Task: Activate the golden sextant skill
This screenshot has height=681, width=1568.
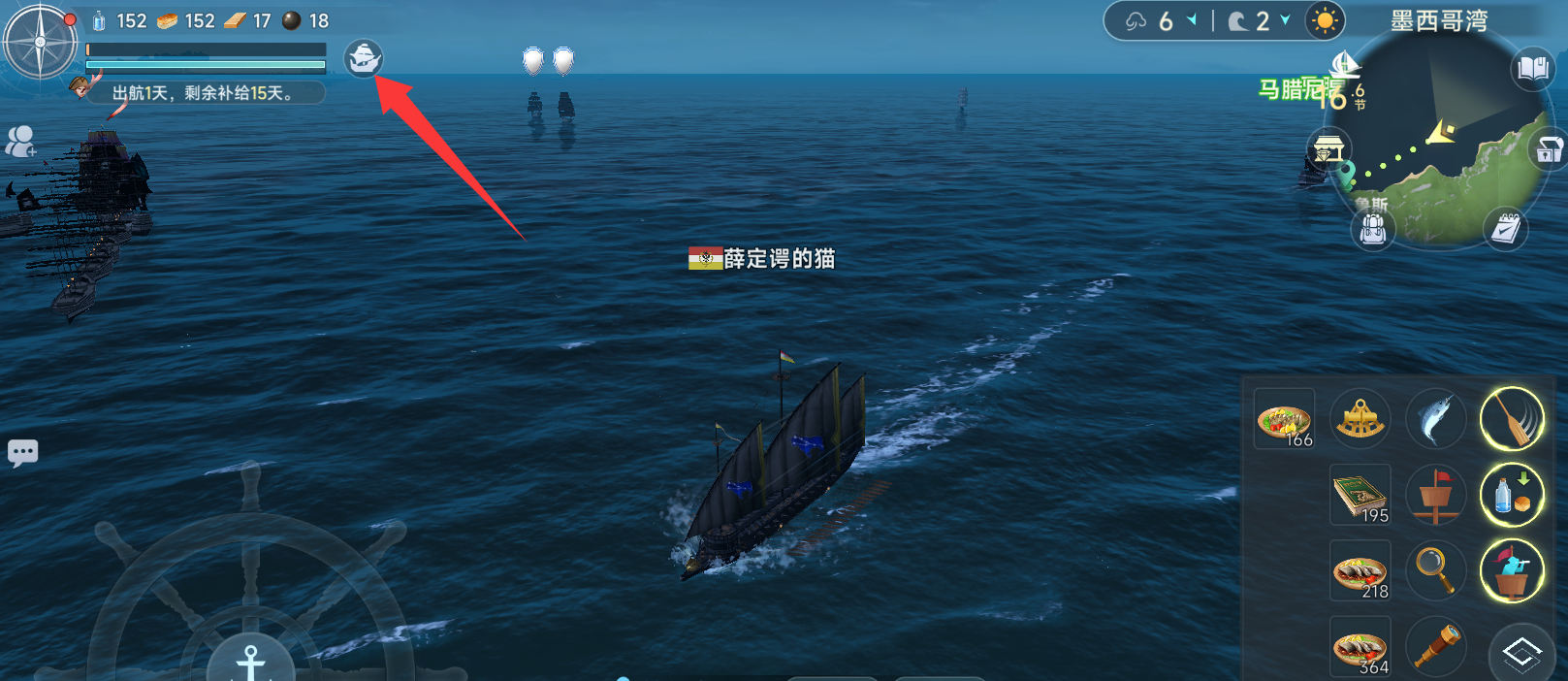Action: tap(1360, 419)
